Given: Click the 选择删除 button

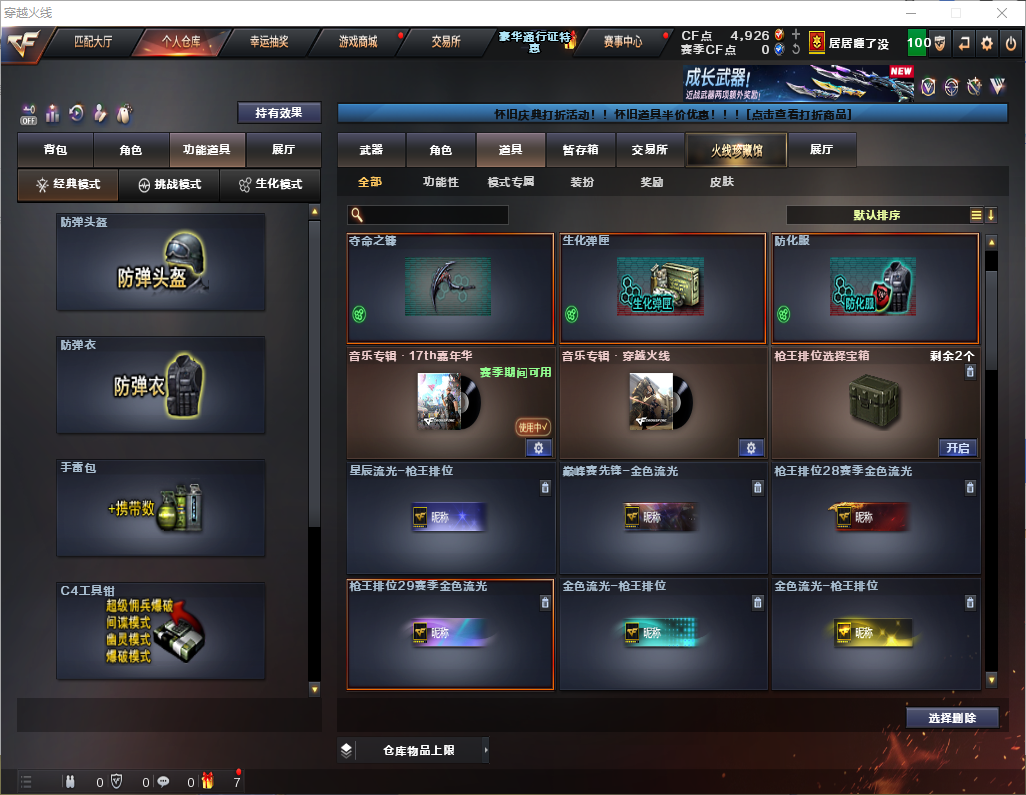Looking at the screenshot, I should pyautogui.click(x=952, y=718).
